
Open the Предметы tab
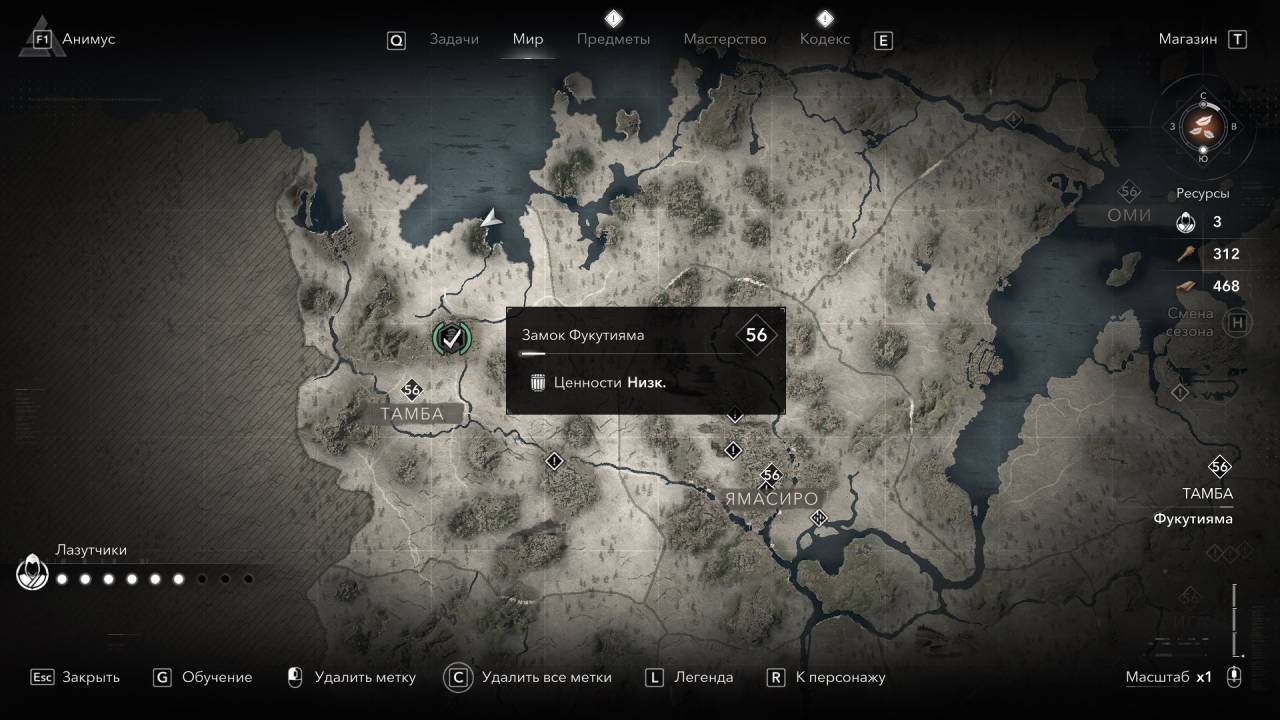[x=613, y=39]
